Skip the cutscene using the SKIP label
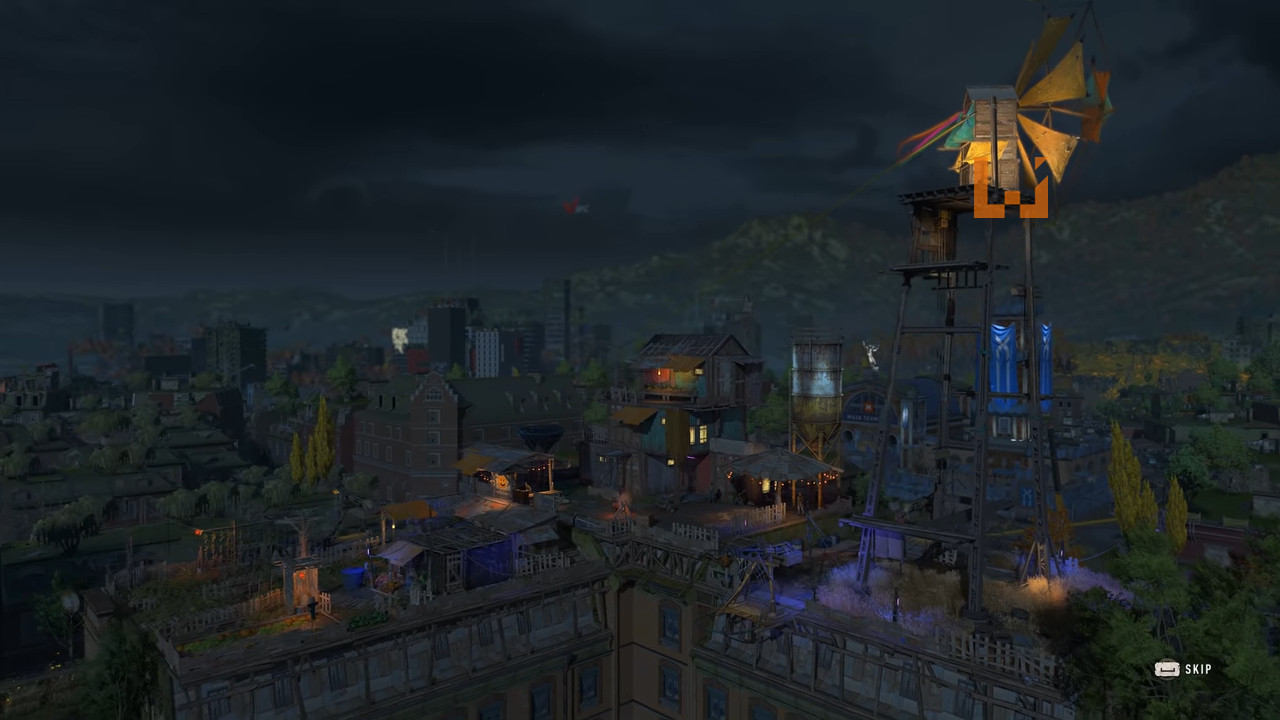 coord(1197,669)
